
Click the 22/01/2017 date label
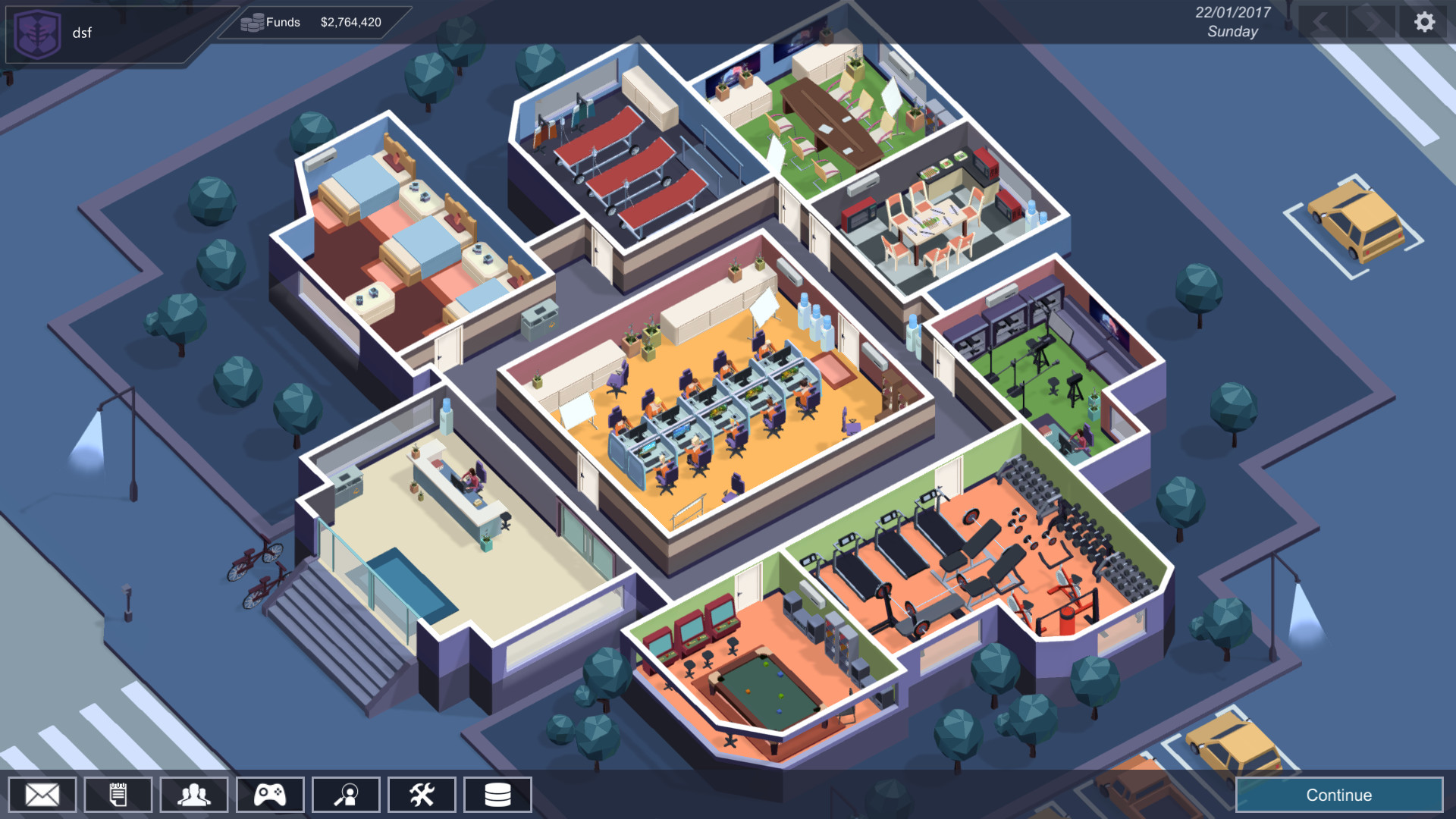1232,12
